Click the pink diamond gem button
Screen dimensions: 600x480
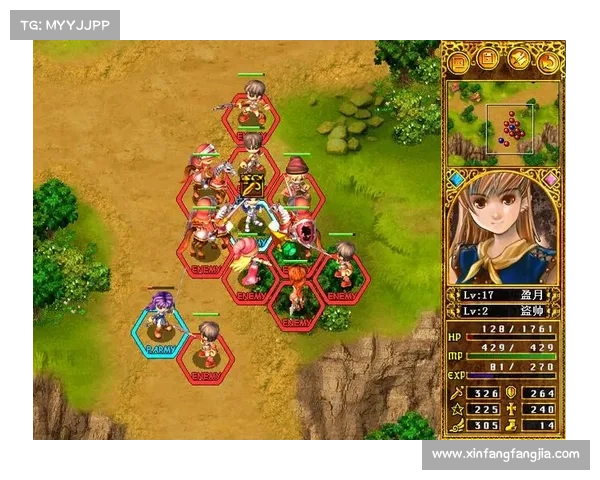[550, 180]
